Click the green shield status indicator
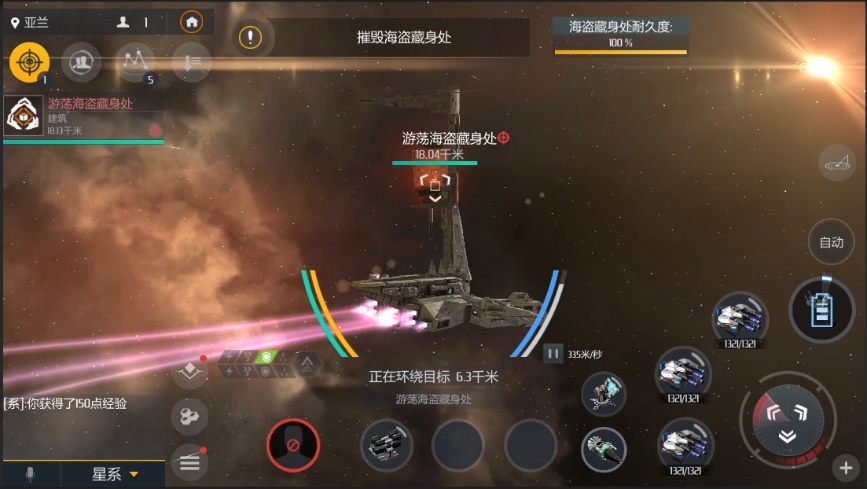Viewport: 867px width, 489px height. [265, 357]
